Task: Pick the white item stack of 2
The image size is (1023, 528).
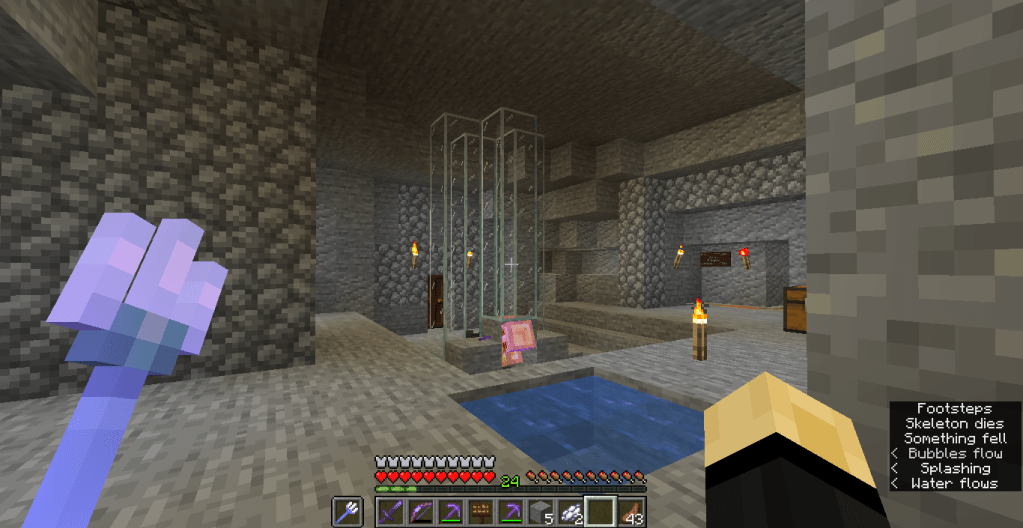Action: click(571, 510)
